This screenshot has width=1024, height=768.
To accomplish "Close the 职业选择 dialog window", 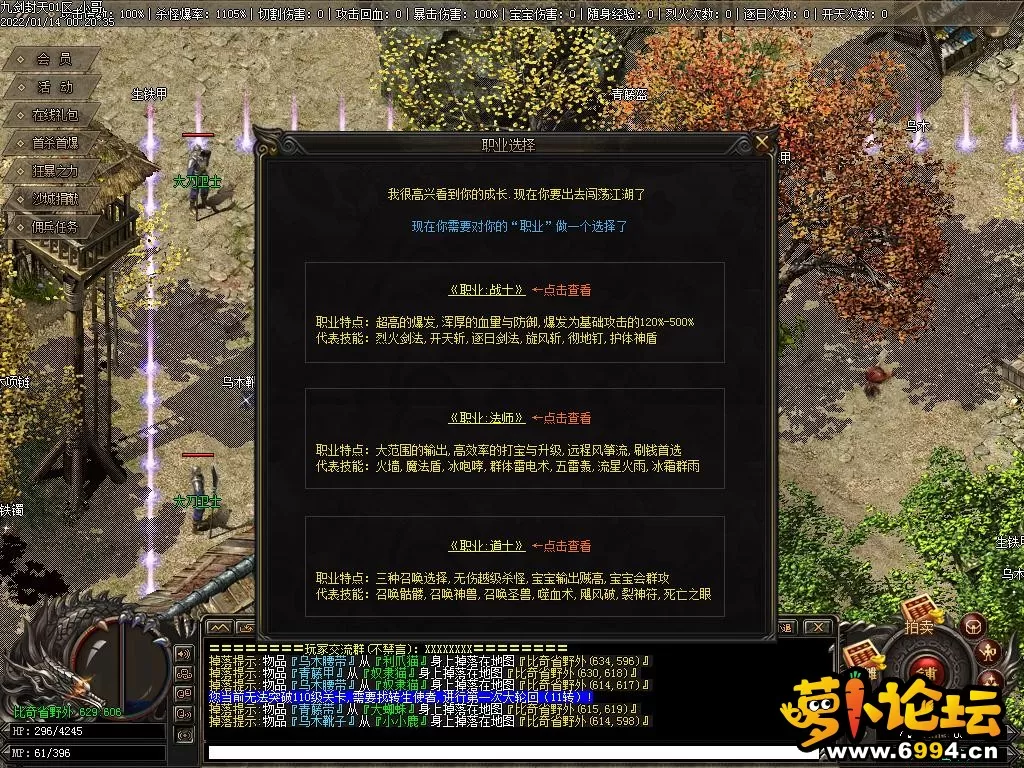I will click(x=764, y=143).
